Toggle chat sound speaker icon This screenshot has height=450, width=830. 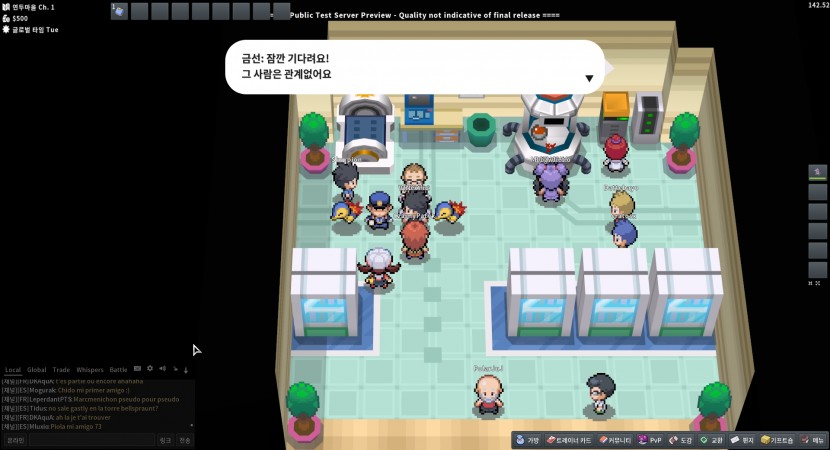162,369
